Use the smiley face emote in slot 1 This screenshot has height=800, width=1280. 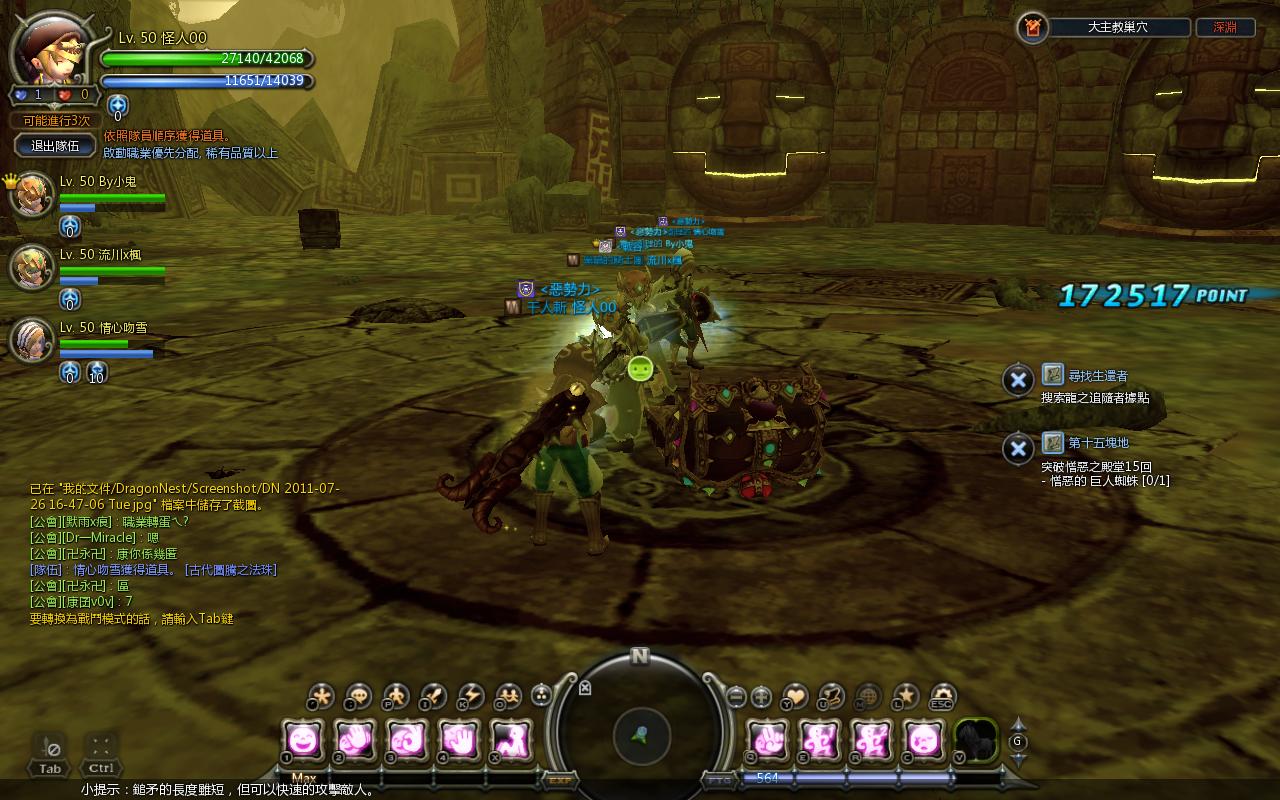click(x=302, y=740)
